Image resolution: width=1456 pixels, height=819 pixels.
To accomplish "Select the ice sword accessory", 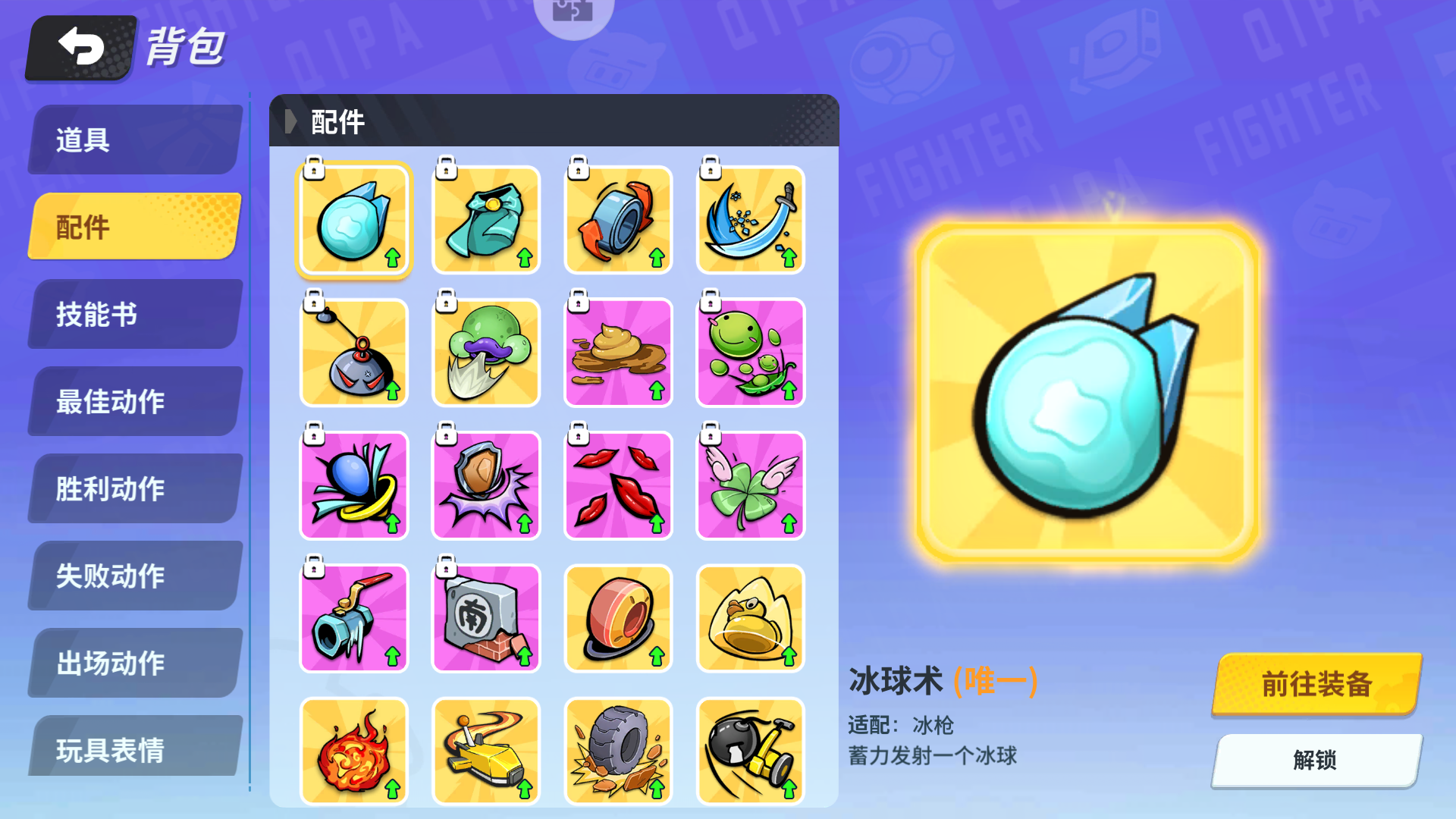I will coord(750,219).
